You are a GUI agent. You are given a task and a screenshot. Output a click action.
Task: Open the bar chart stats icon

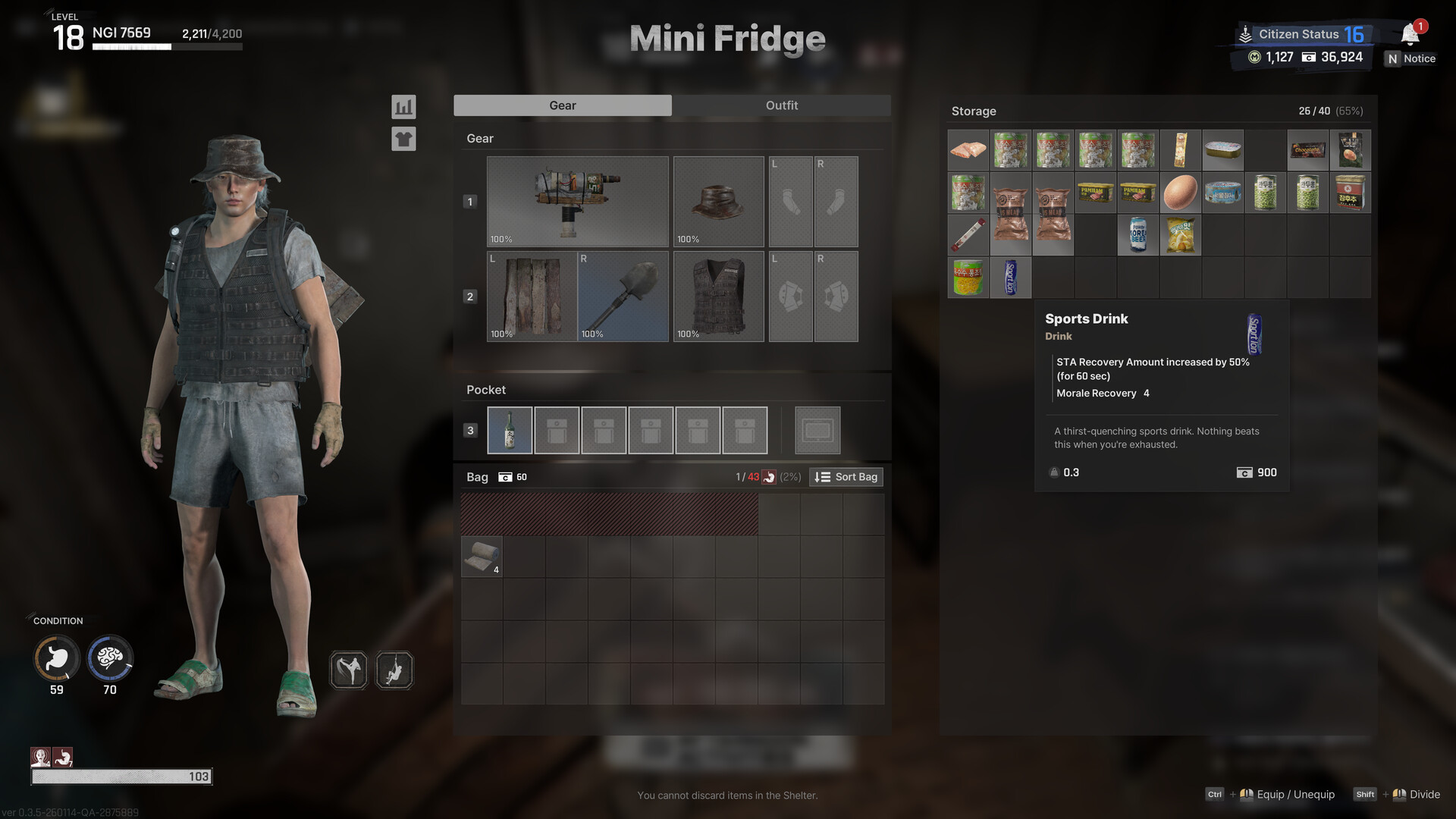[403, 107]
